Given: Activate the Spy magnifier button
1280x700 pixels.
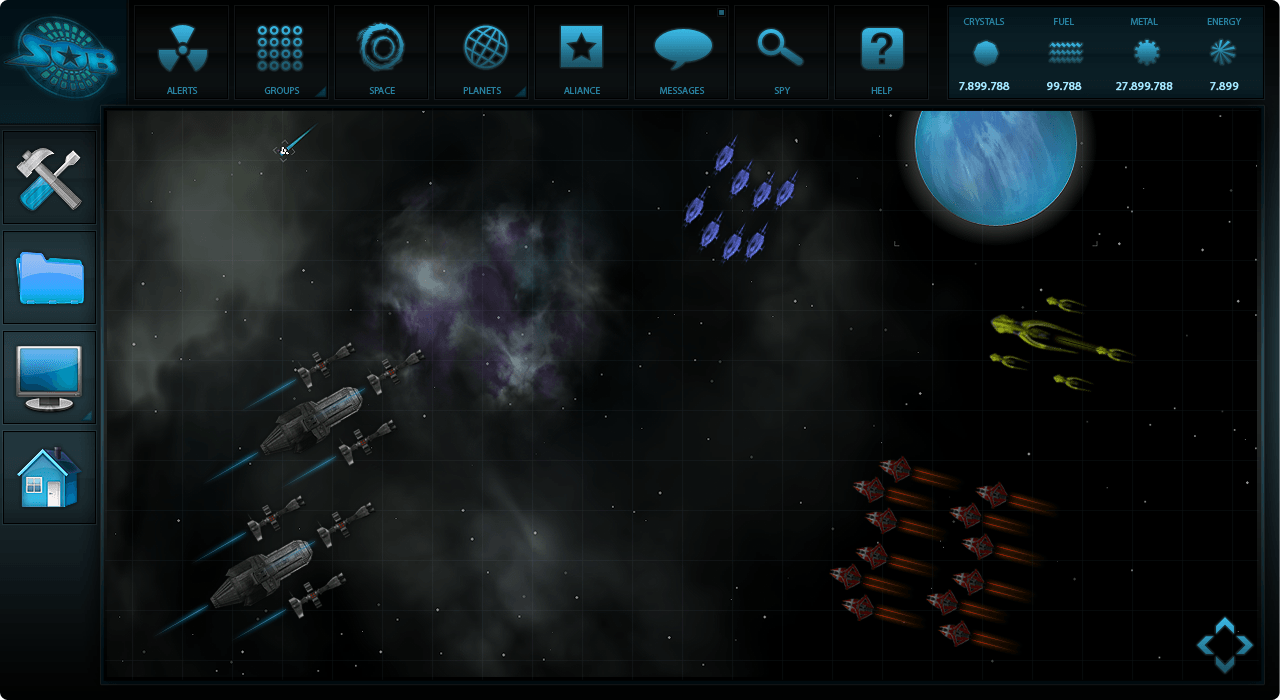Looking at the screenshot, I should click(781, 53).
